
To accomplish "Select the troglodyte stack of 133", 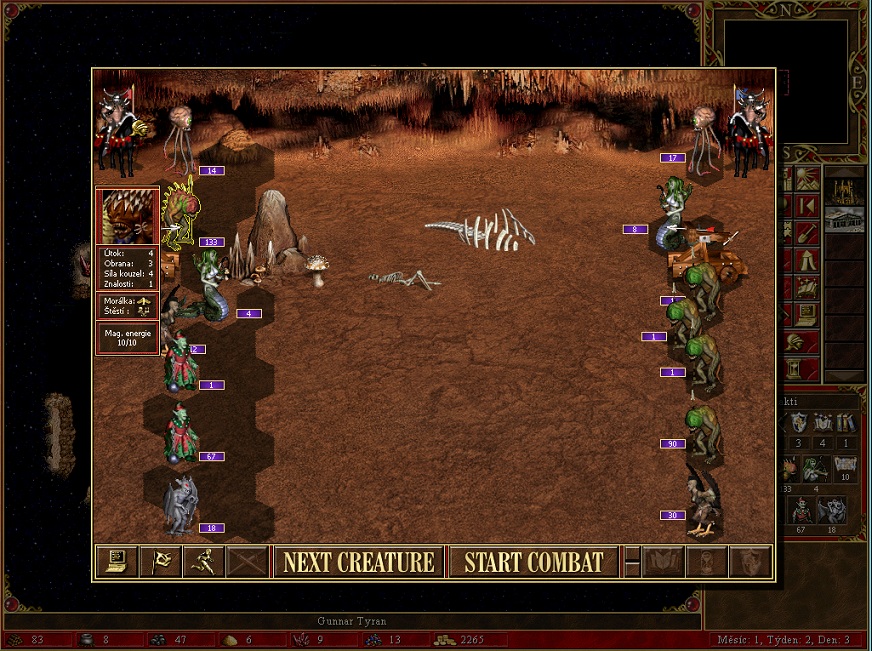I will (x=181, y=212).
